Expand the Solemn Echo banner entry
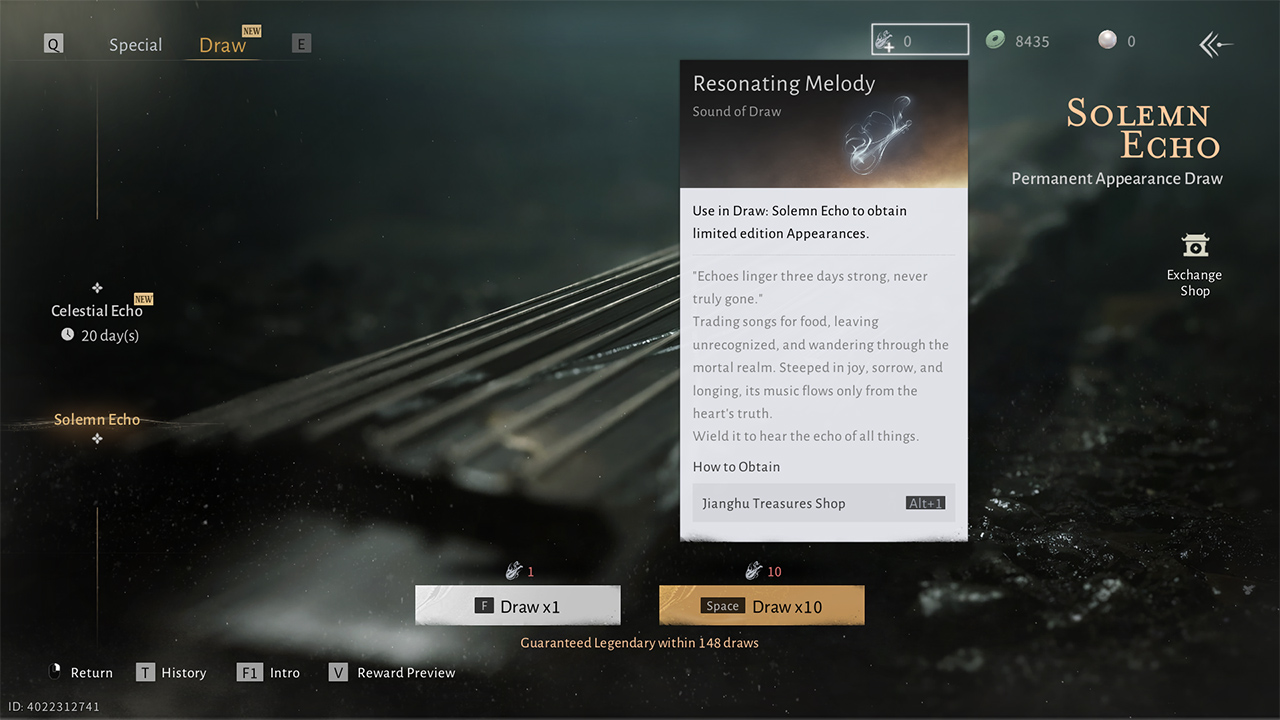This screenshot has width=1280, height=720. pos(97,419)
